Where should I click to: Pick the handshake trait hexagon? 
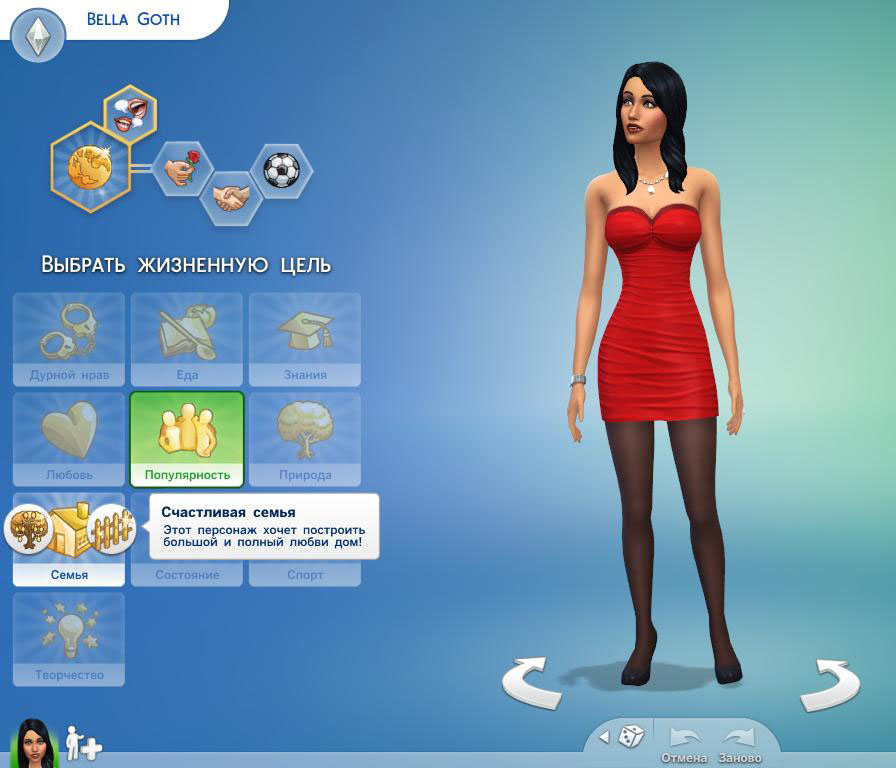coord(230,197)
